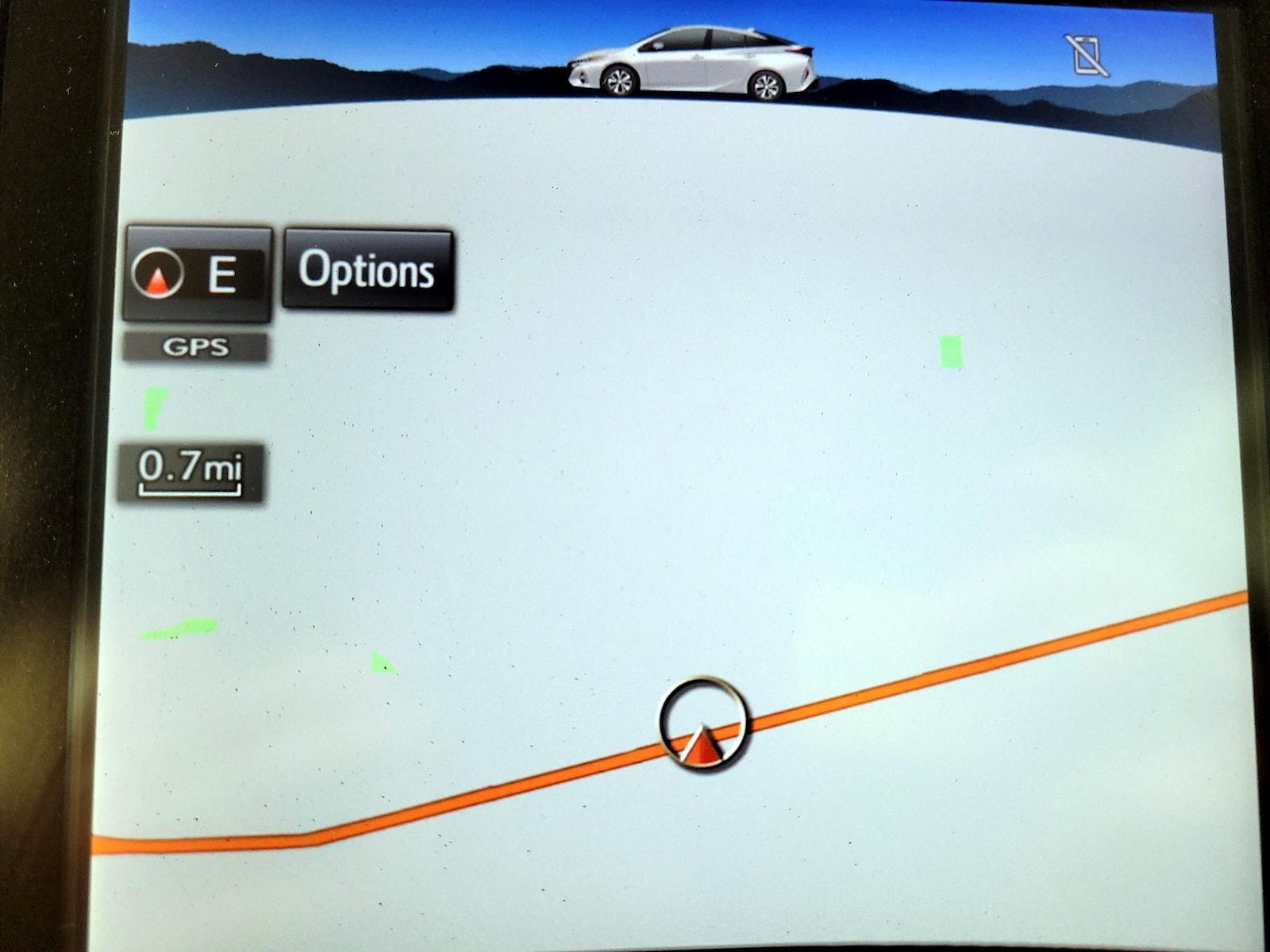Click the 0.7mi map scale button
1270x952 pixels.
coord(190,472)
